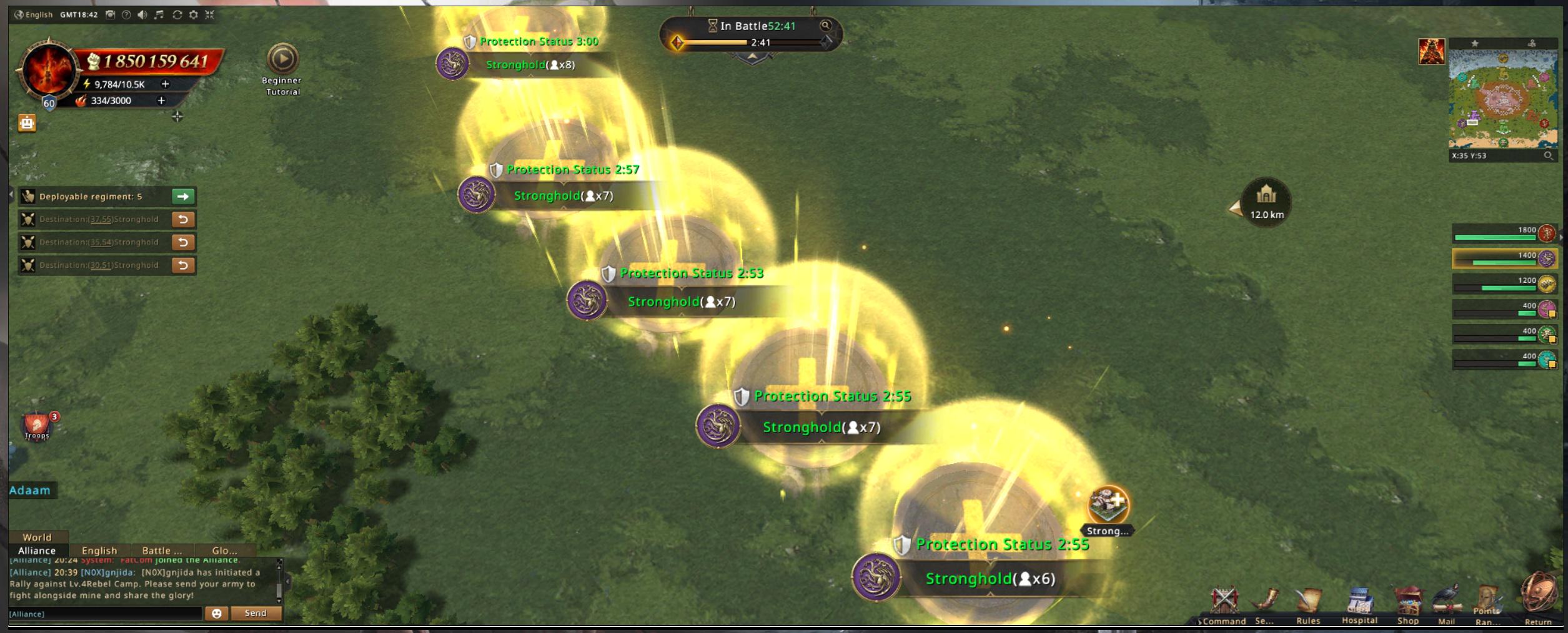Switch to the English chat tab
The image size is (1568, 633).
click(99, 551)
